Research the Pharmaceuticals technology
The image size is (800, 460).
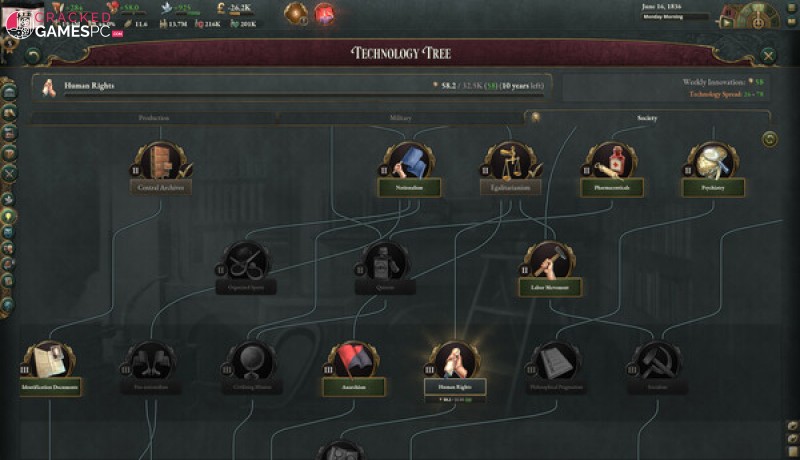(611, 166)
